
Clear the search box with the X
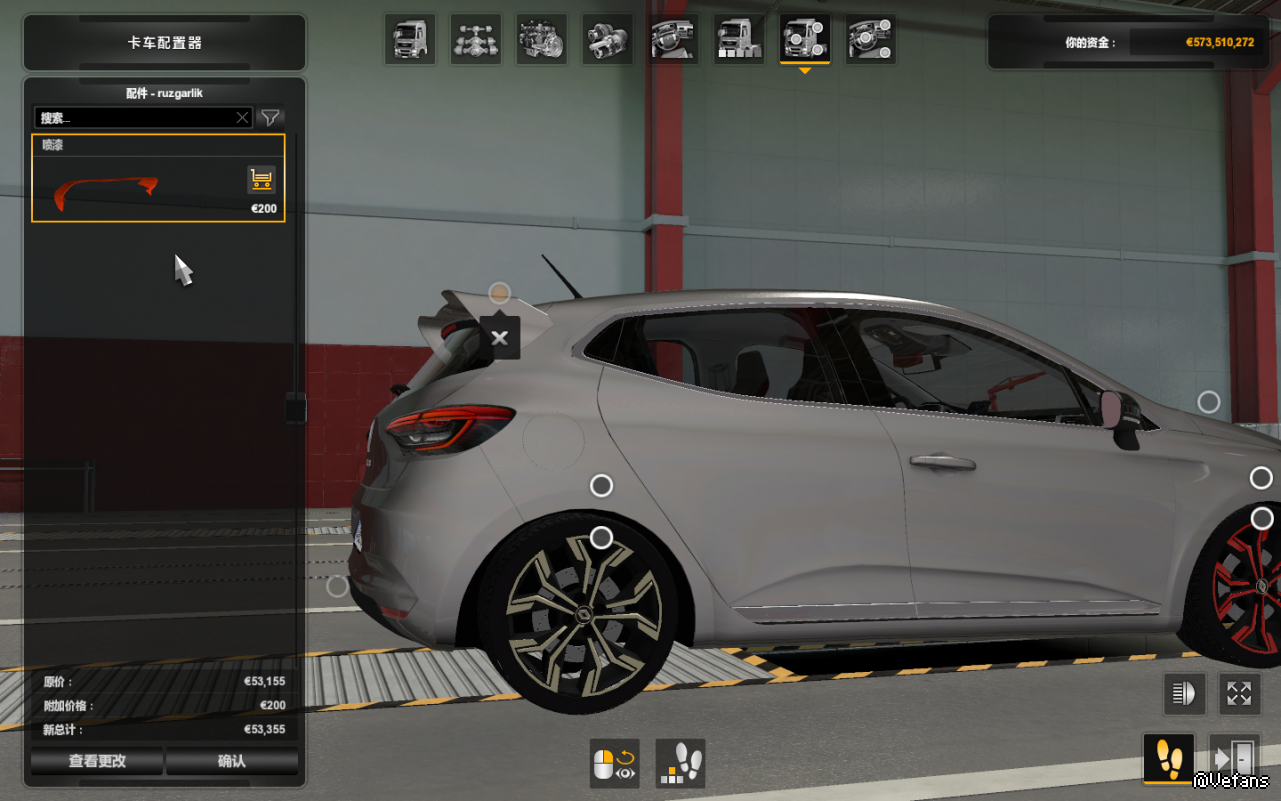click(x=242, y=118)
